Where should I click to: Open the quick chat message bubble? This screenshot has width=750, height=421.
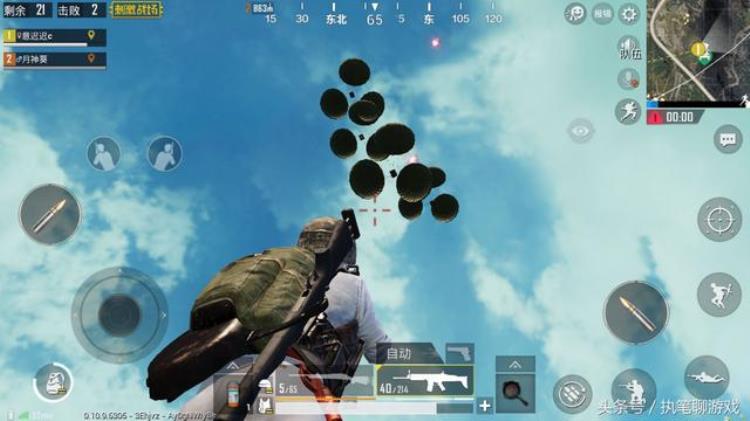pos(727,139)
